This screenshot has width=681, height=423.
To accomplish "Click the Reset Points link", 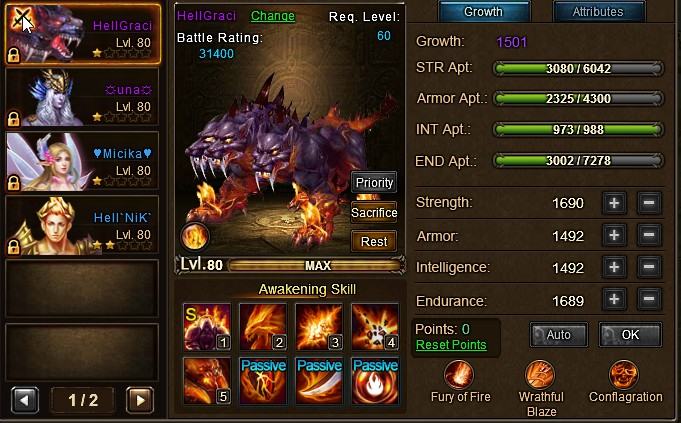I will point(451,345).
